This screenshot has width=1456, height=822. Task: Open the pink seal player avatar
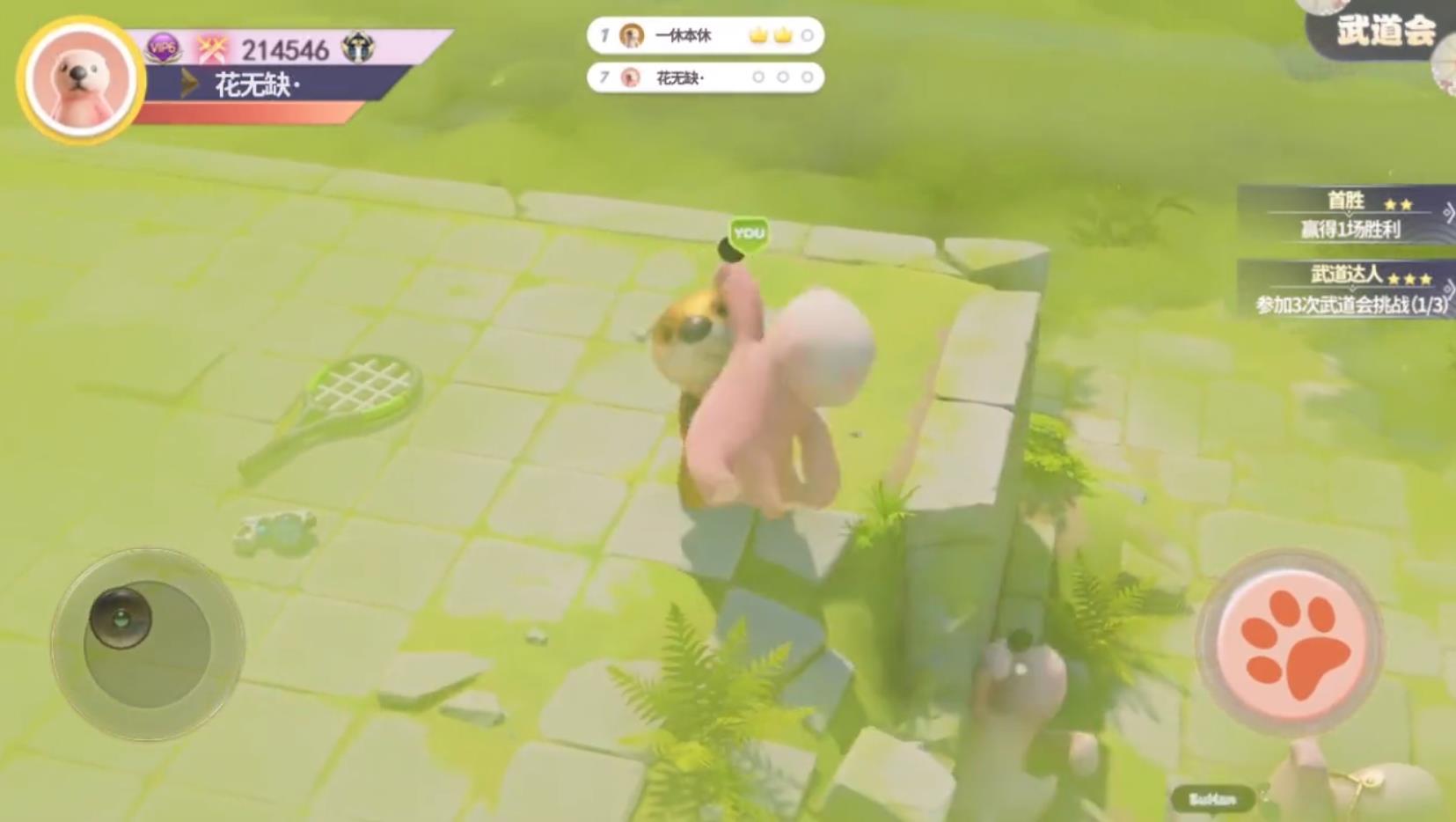pyautogui.click(x=80, y=79)
